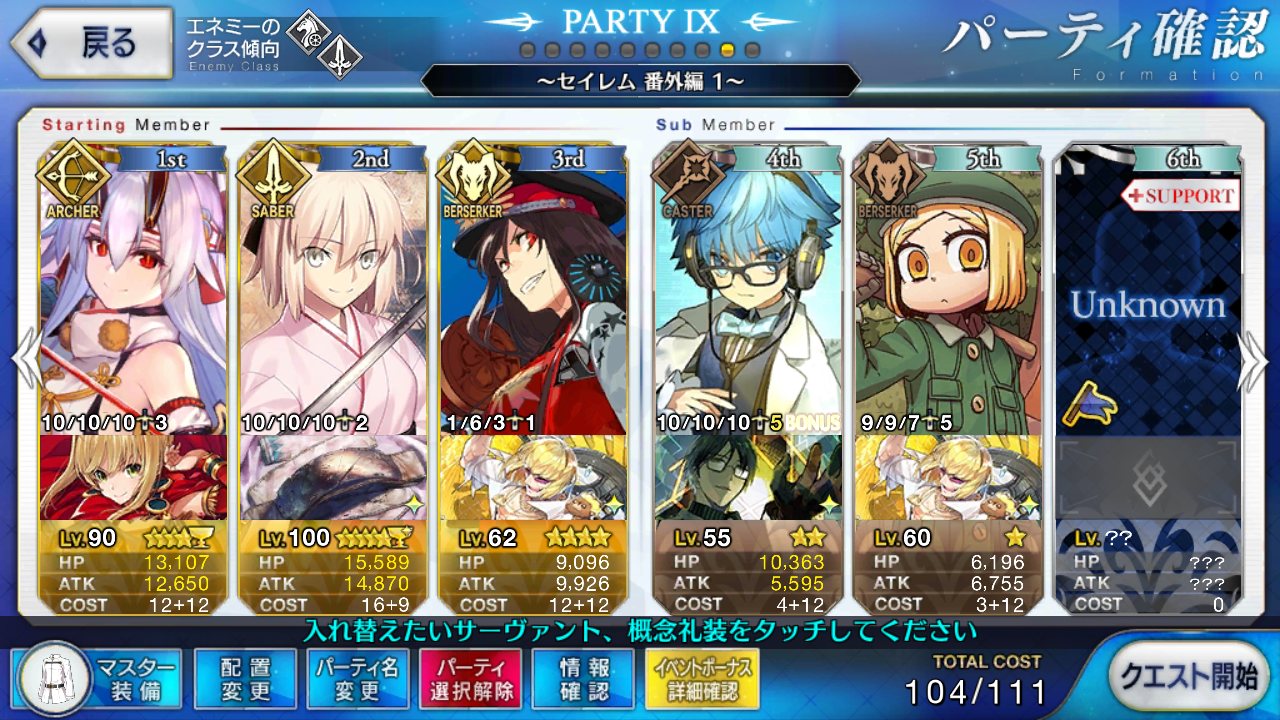Tap the Saber's craft essence artwork

333,478
